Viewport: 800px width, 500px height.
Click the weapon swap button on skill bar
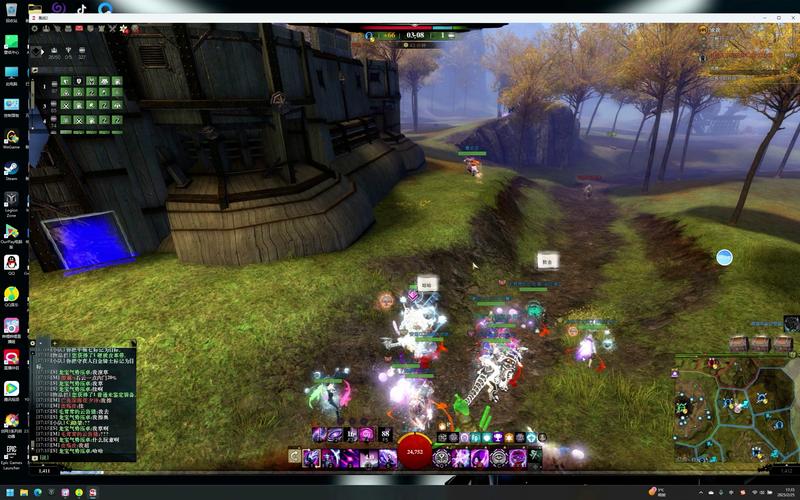294,457
